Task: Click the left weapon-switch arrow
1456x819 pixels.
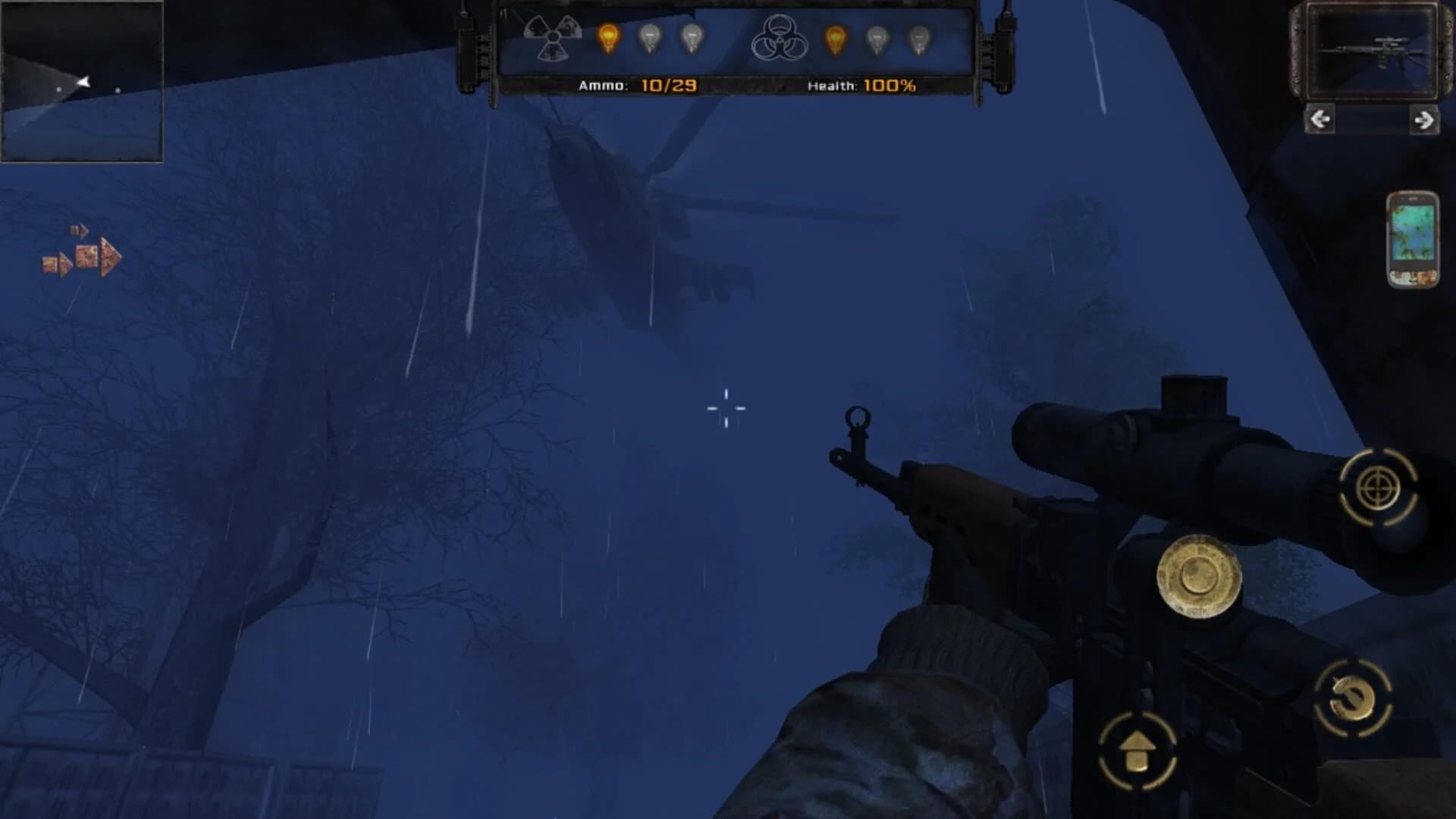Action: [1321, 120]
